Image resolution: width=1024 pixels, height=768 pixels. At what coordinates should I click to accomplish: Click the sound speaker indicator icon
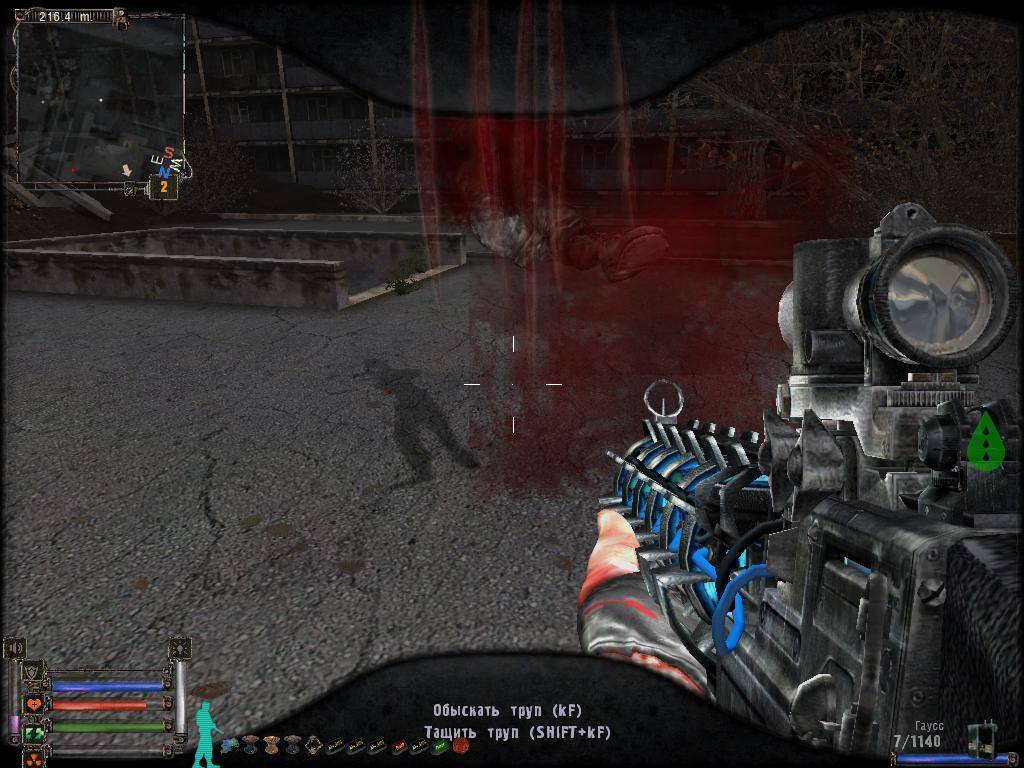coord(14,649)
